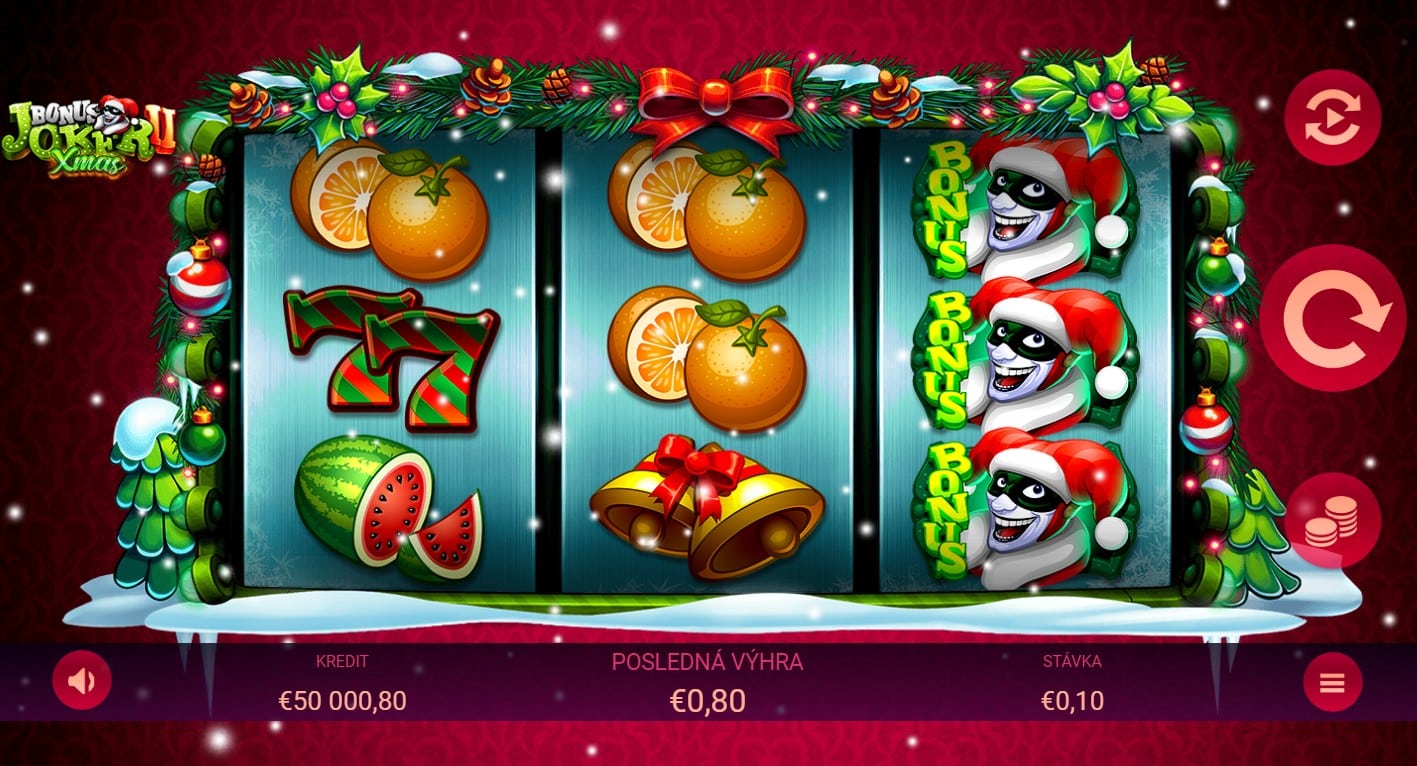Mute game audio with the speaker icon
Image resolution: width=1417 pixels, height=766 pixels.
pos(82,682)
